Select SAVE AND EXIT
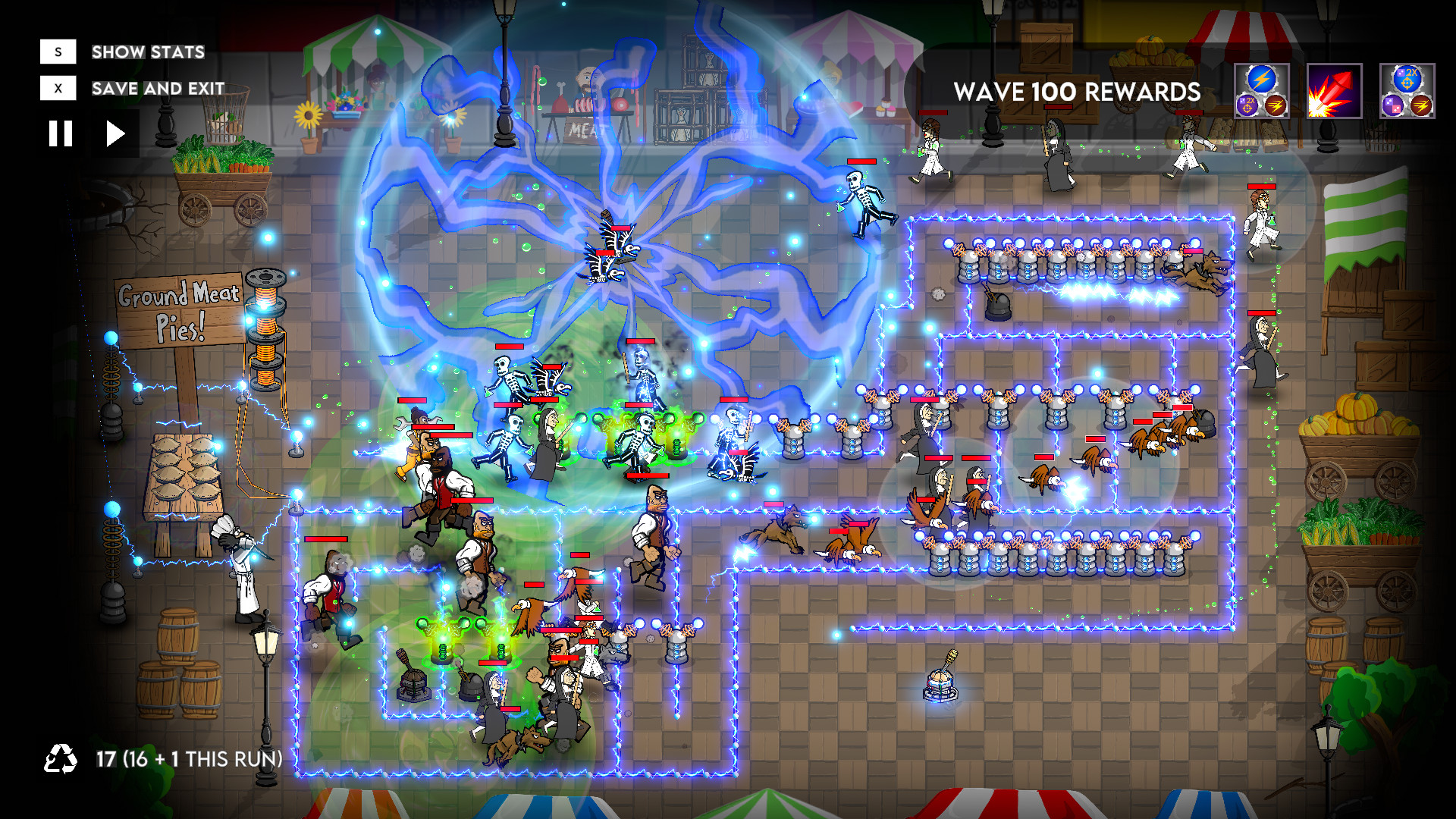 point(155,88)
